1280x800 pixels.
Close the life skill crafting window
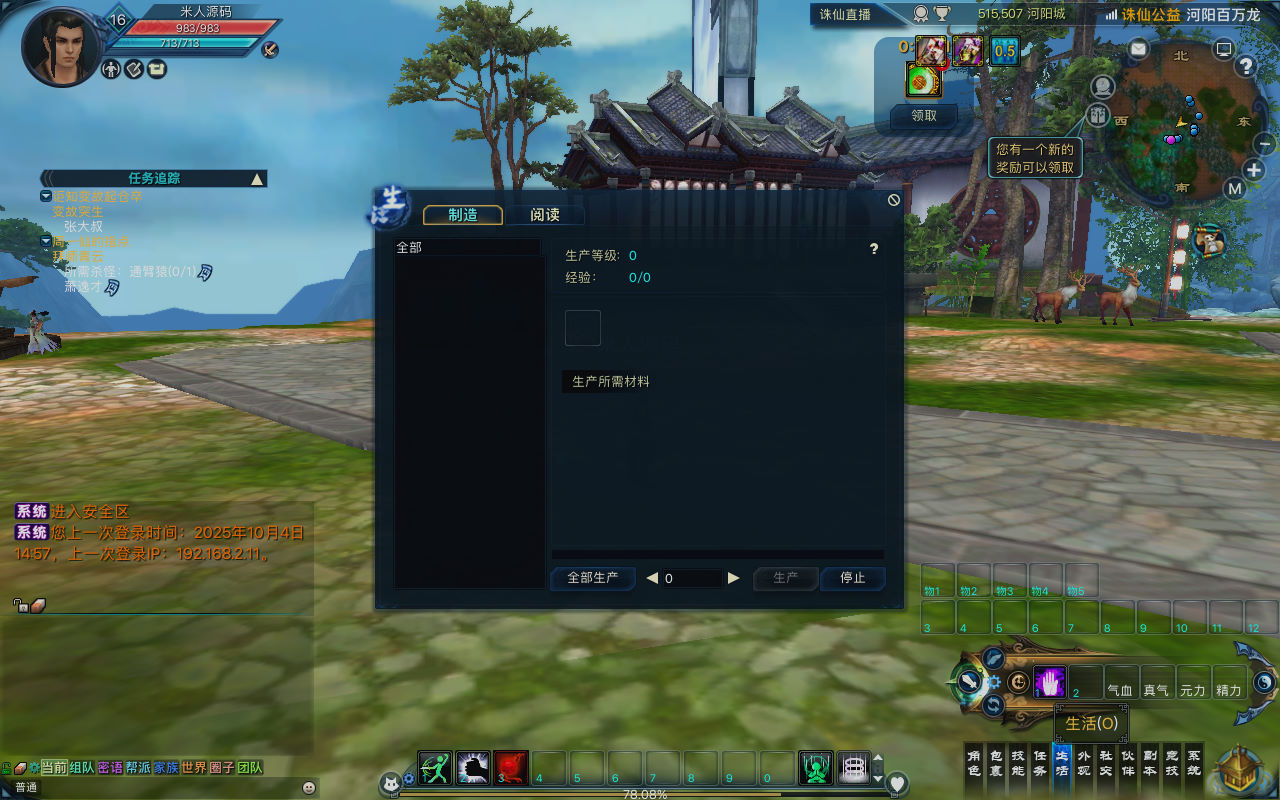click(894, 200)
